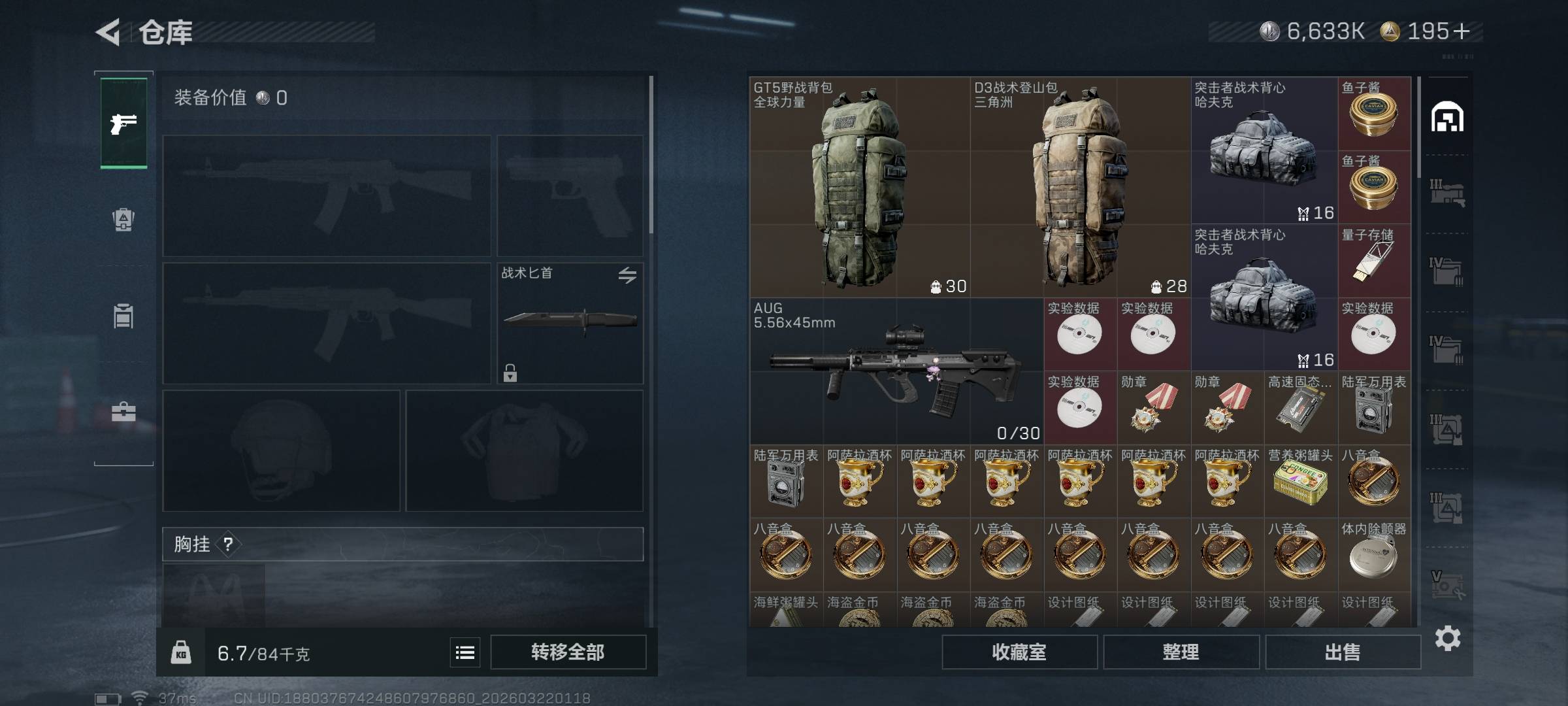
Task: Select the 量子存储 item
Action: (1374, 261)
